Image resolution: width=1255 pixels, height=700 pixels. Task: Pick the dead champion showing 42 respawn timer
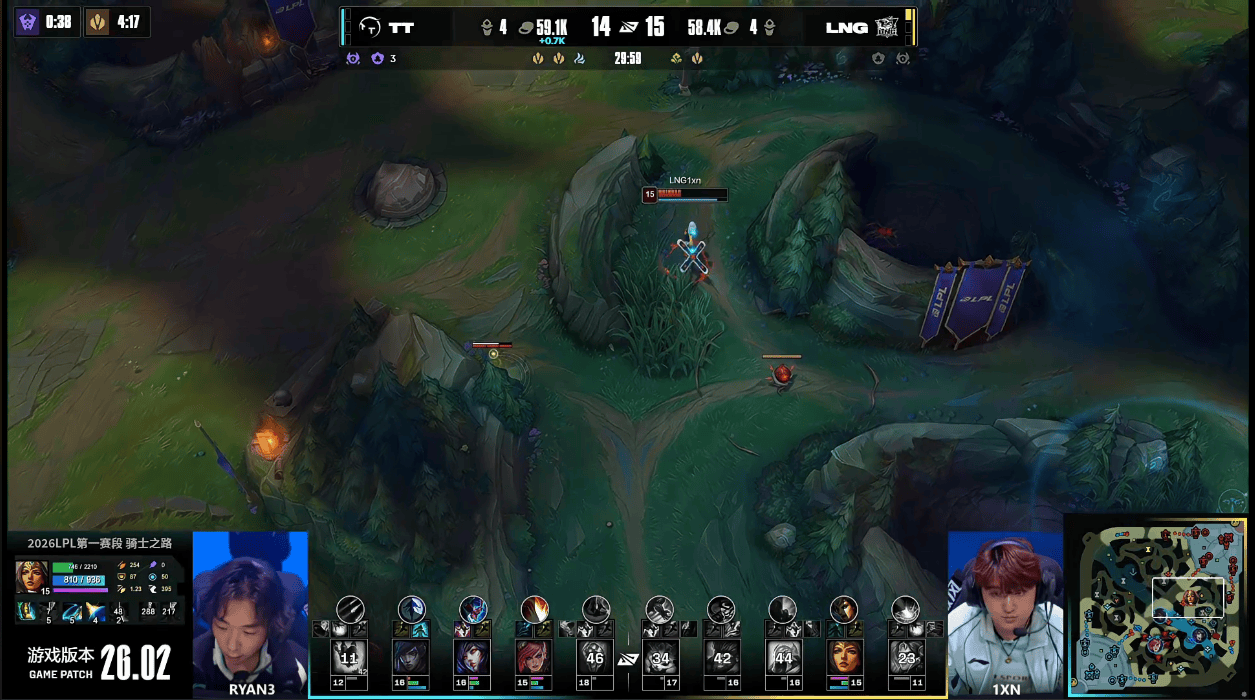pyautogui.click(x=721, y=657)
